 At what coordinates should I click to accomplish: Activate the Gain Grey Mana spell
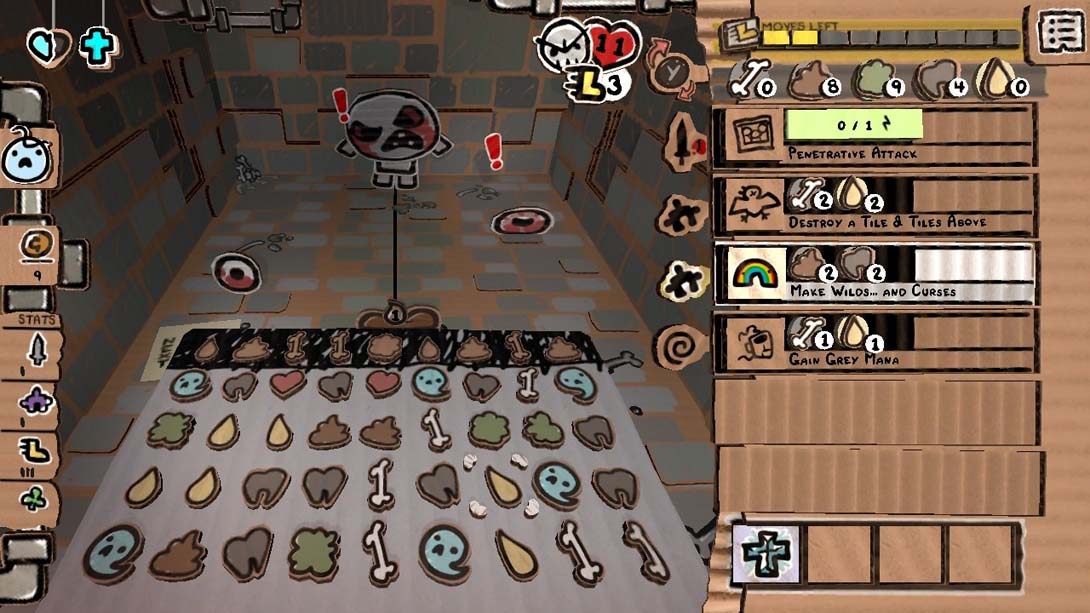coord(872,343)
